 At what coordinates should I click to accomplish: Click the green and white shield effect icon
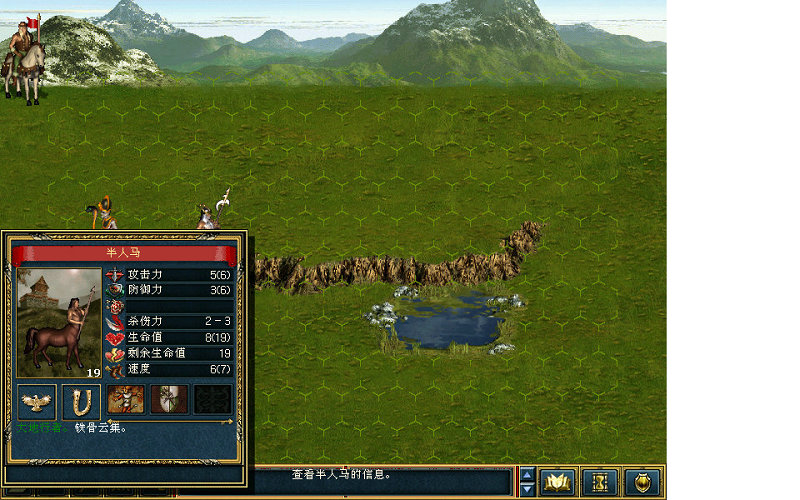tap(169, 400)
